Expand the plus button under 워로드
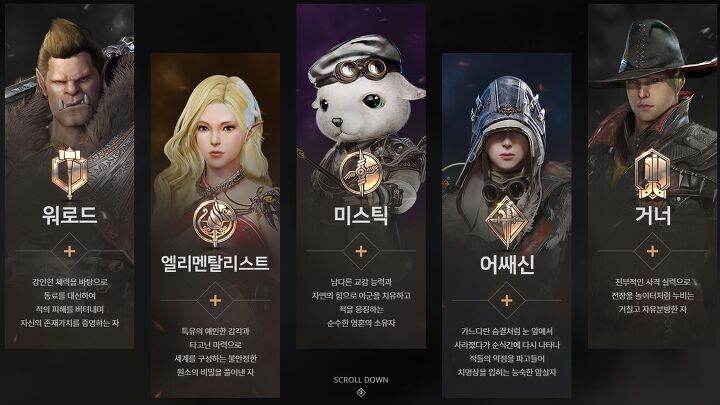This screenshot has height=405, width=720. (70, 250)
